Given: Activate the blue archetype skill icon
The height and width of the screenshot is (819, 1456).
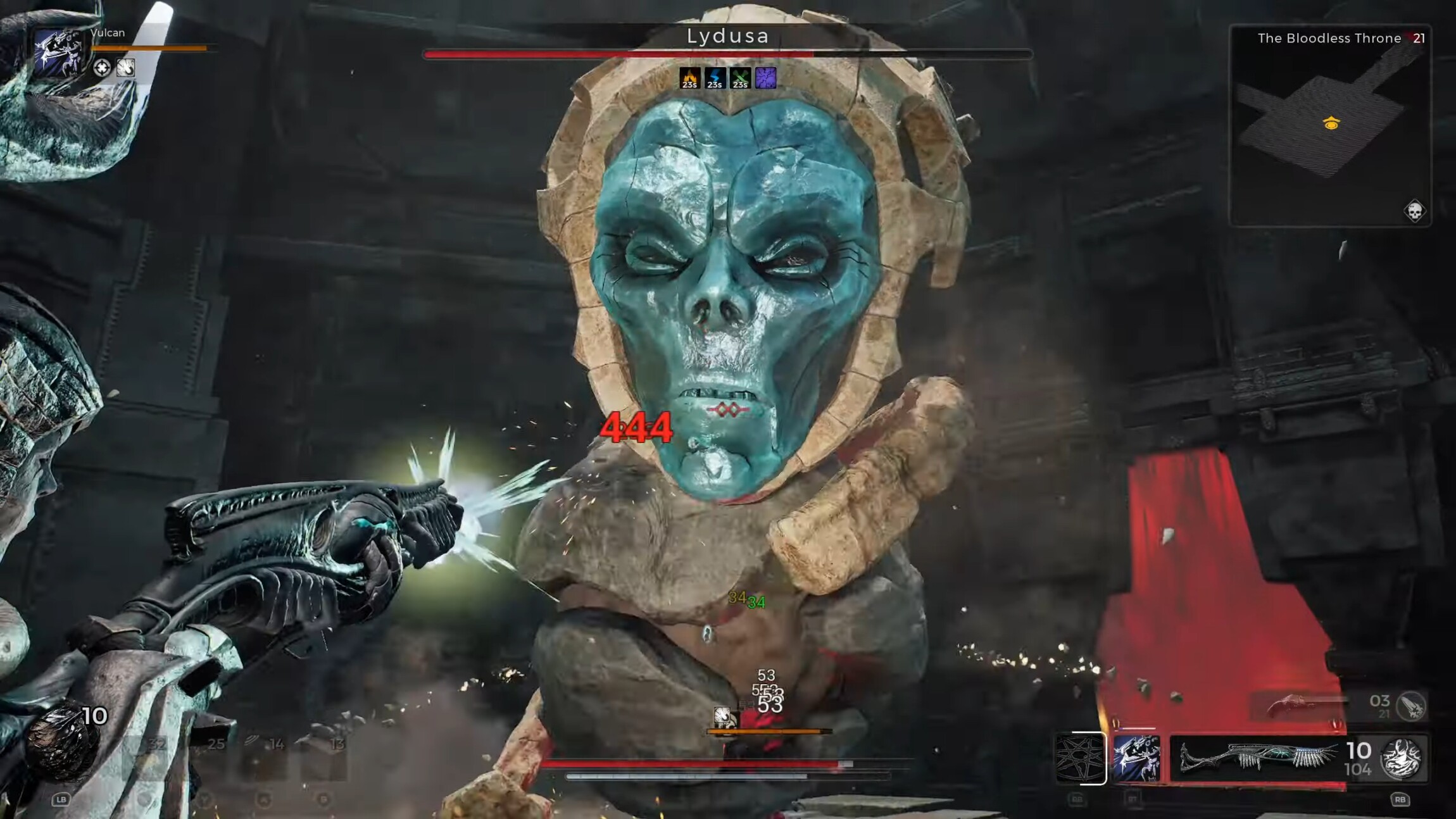Looking at the screenshot, I should click(1136, 758).
